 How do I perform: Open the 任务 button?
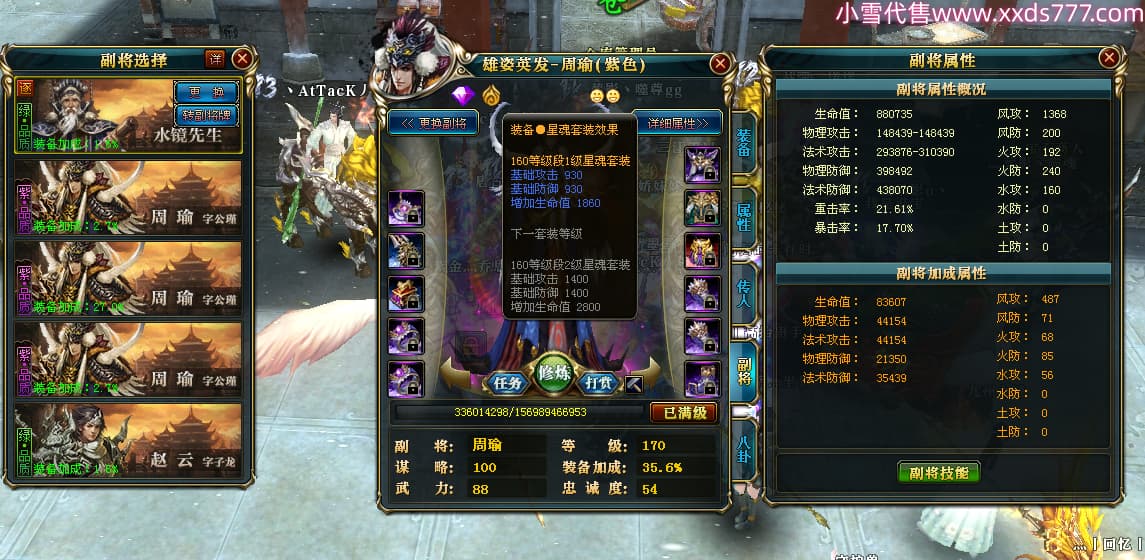[x=509, y=383]
